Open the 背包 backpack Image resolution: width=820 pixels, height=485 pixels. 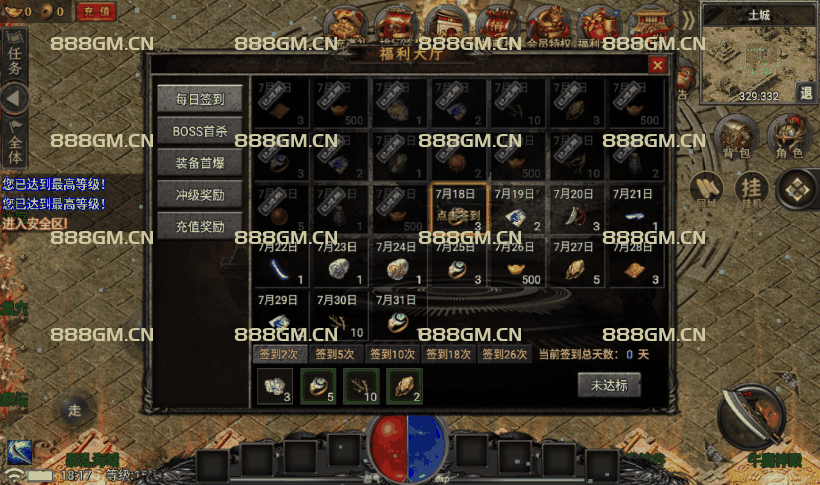(x=735, y=137)
